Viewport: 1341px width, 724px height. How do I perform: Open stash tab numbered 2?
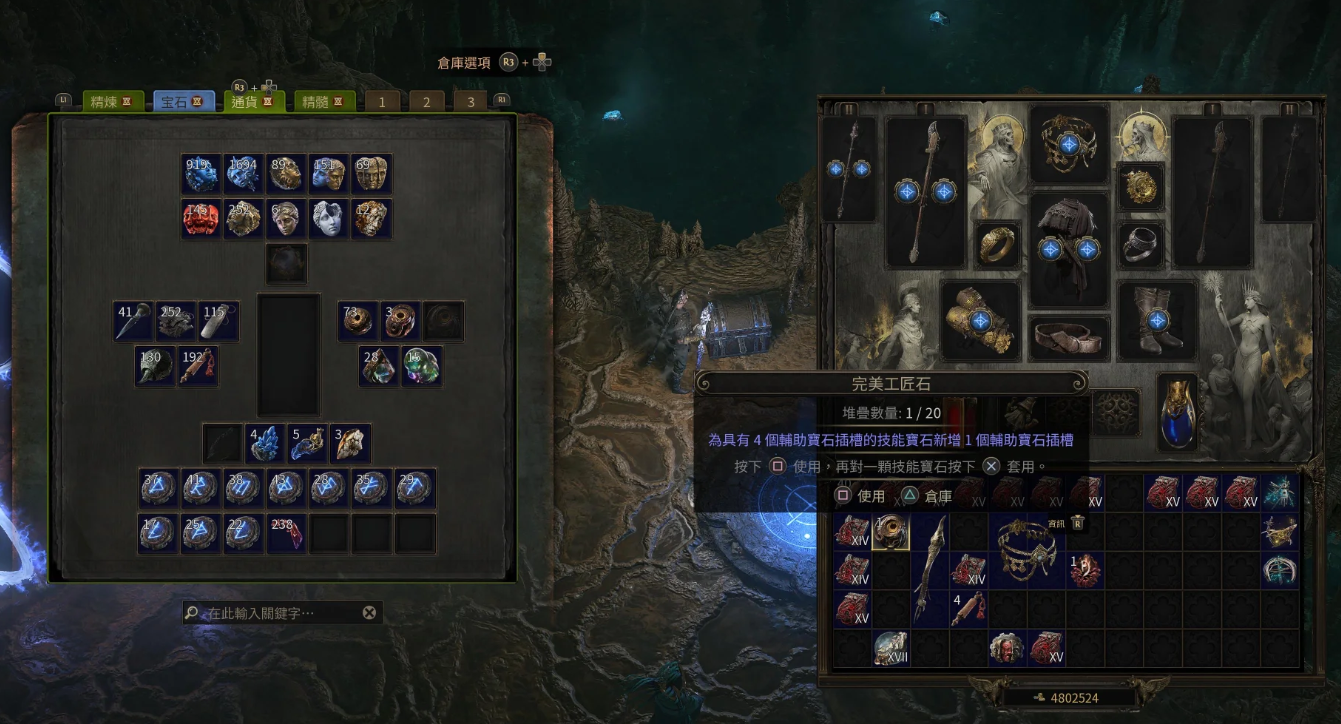coord(426,102)
